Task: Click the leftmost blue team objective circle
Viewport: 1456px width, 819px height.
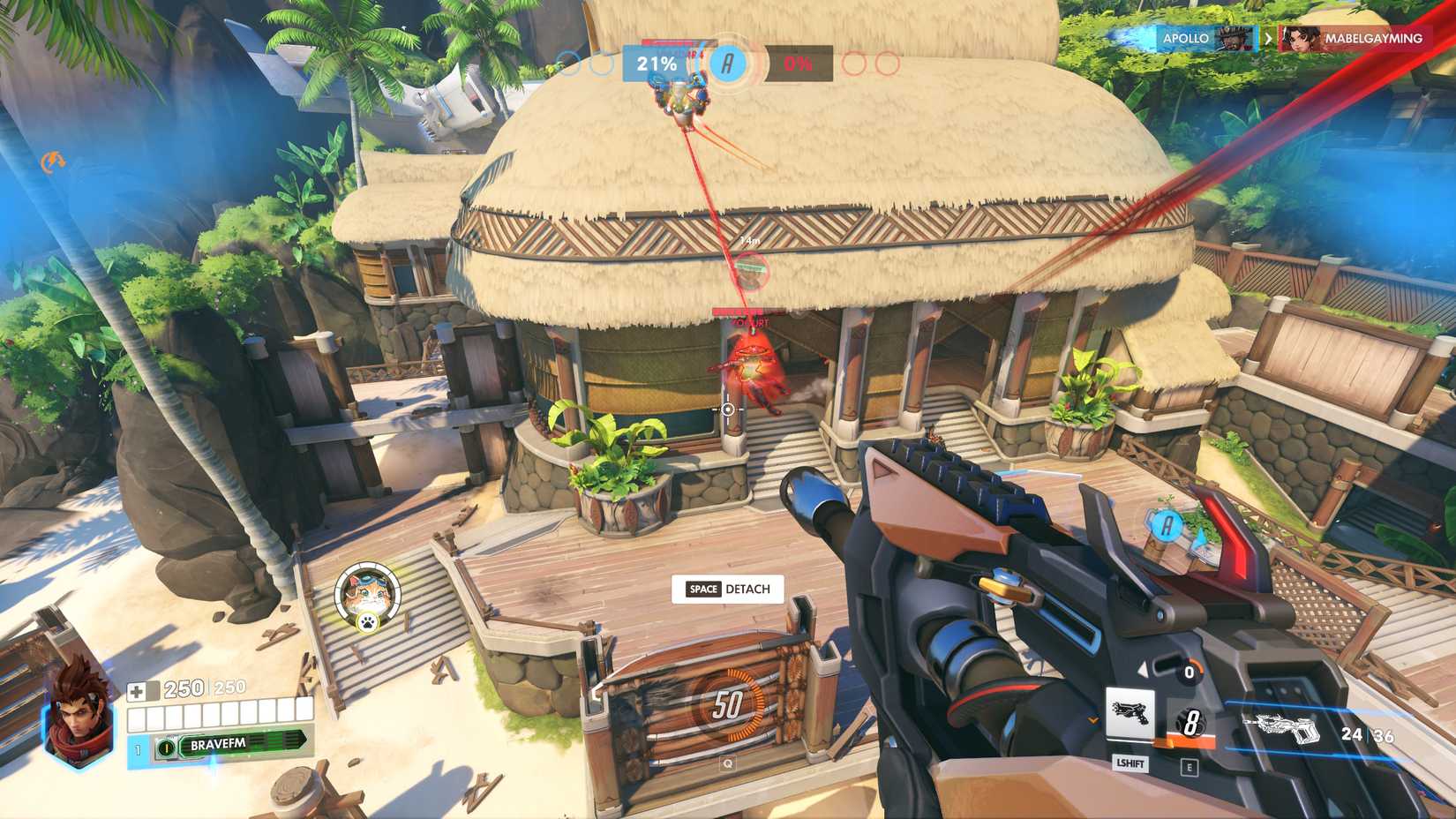Action: click(567, 63)
